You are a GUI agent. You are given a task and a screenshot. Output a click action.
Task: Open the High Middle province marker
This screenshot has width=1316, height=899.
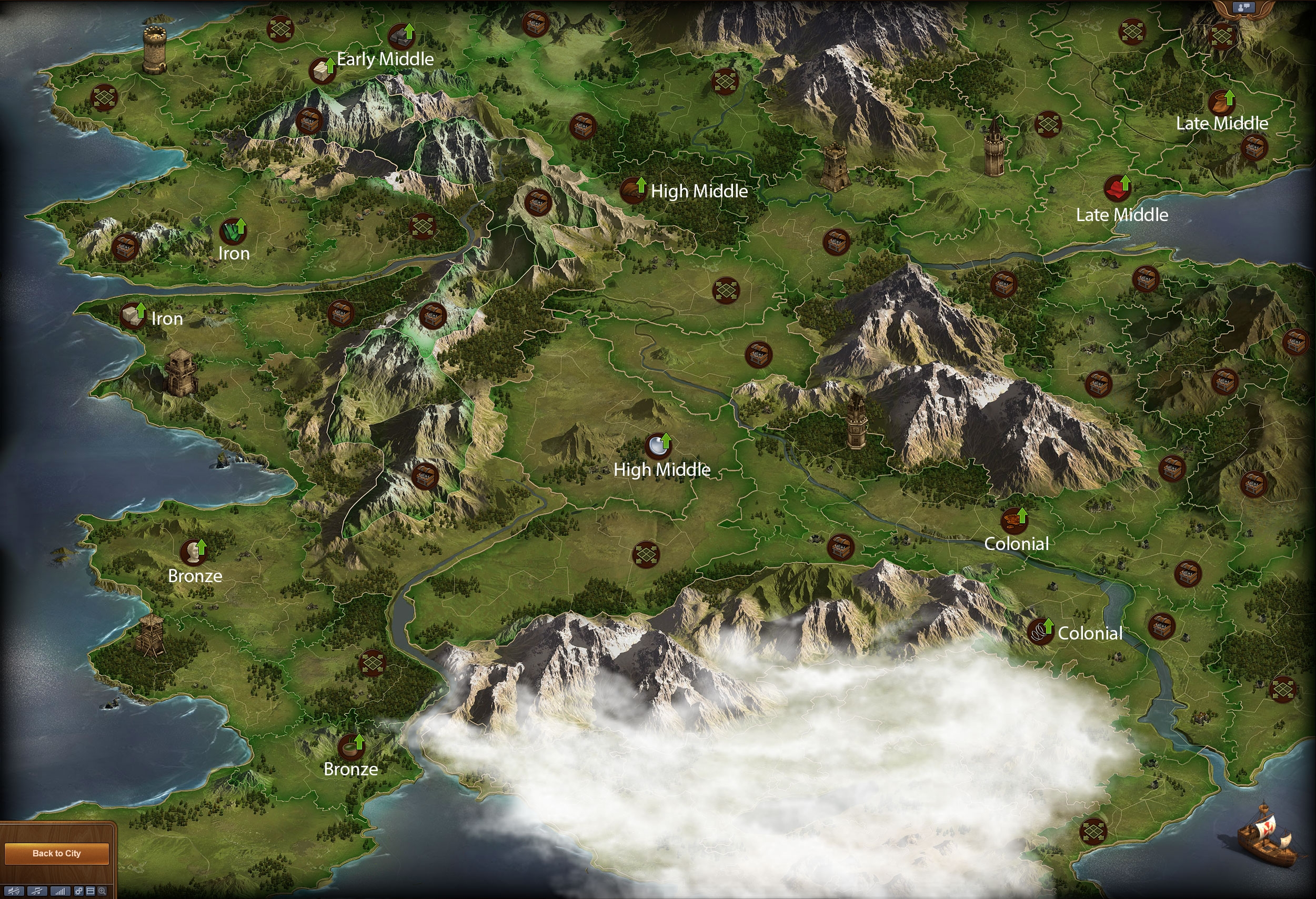point(657,447)
